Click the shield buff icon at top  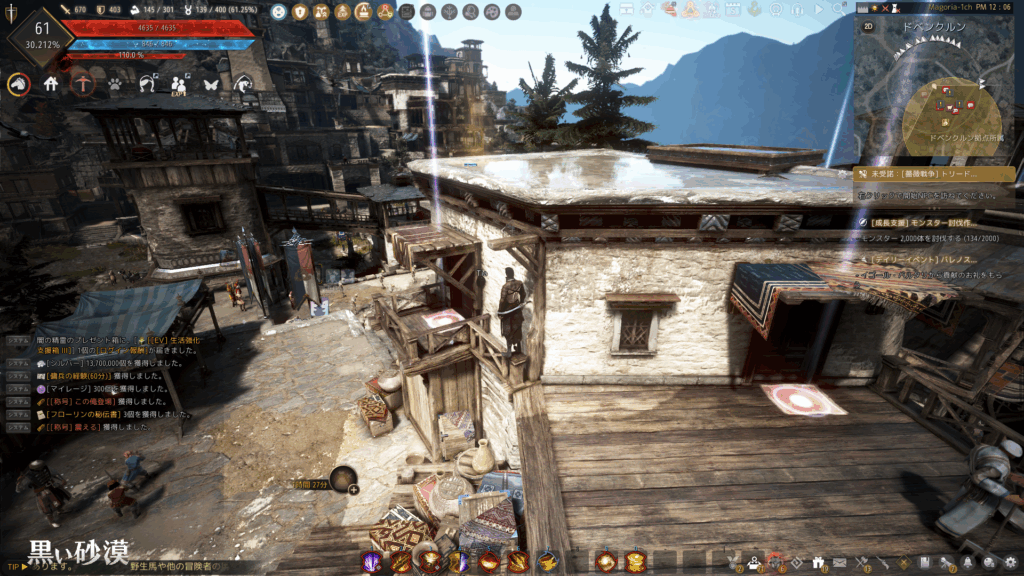pos(298,12)
